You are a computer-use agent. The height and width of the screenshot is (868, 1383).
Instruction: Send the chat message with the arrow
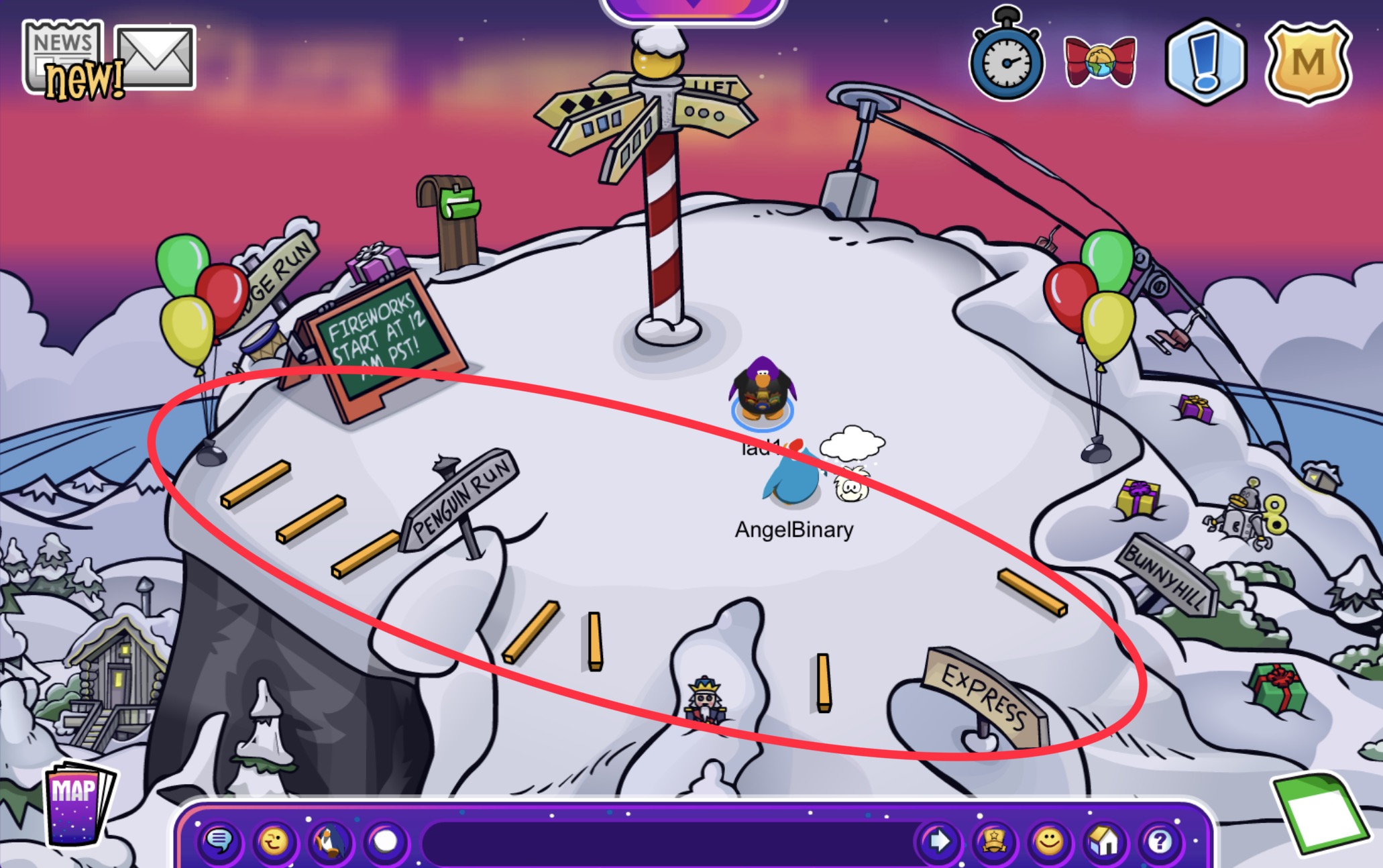tap(938, 840)
